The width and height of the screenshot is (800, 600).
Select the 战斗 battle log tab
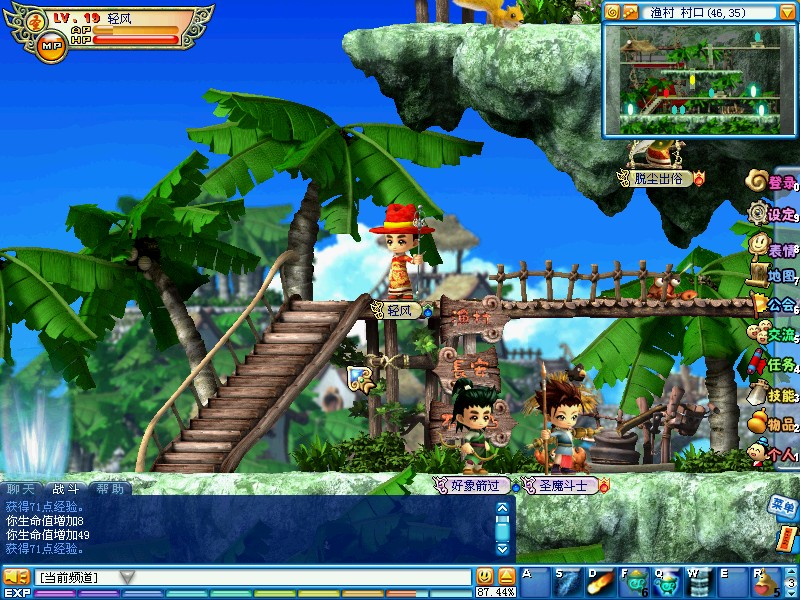66,489
